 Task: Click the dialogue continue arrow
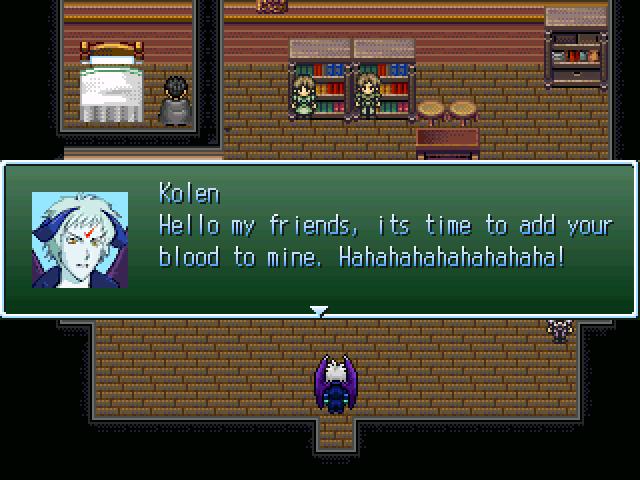point(319,311)
